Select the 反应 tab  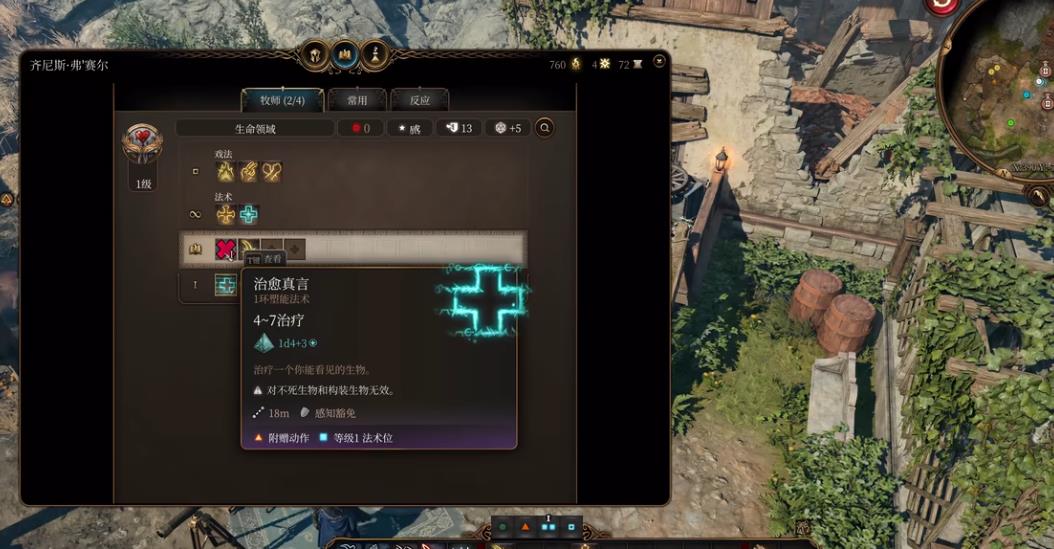(x=419, y=100)
